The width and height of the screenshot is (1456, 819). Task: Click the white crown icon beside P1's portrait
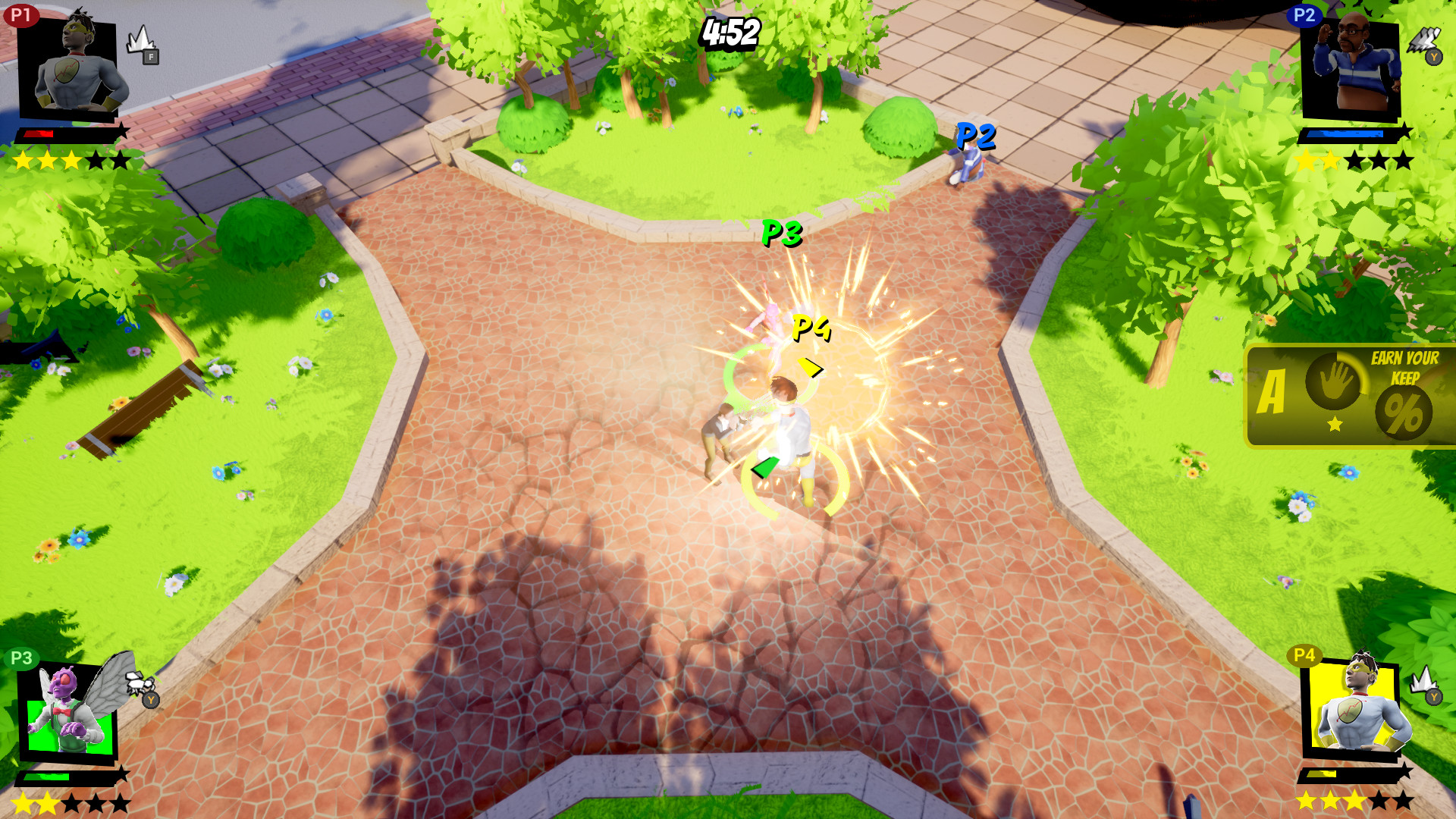(x=139, y=39)
